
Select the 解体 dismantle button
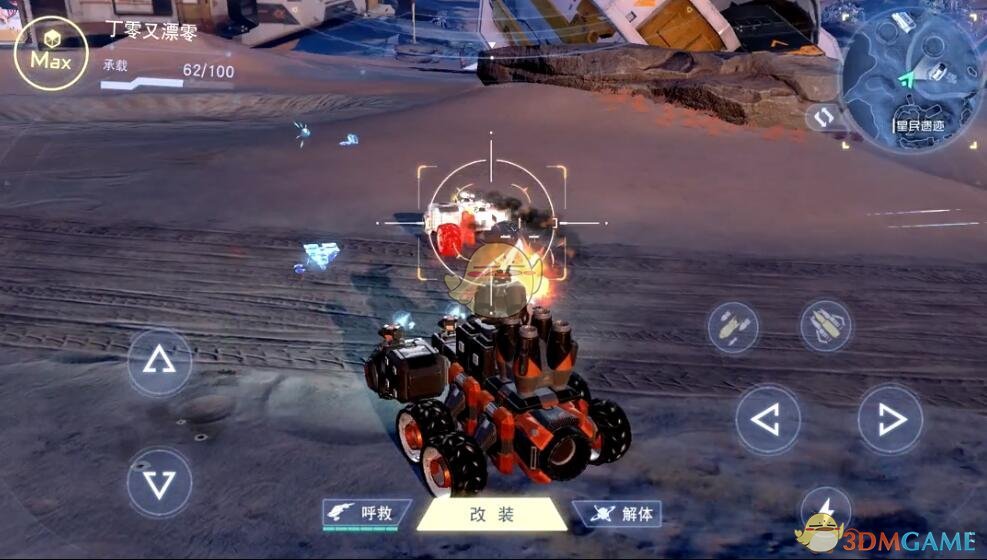(619, 514)
